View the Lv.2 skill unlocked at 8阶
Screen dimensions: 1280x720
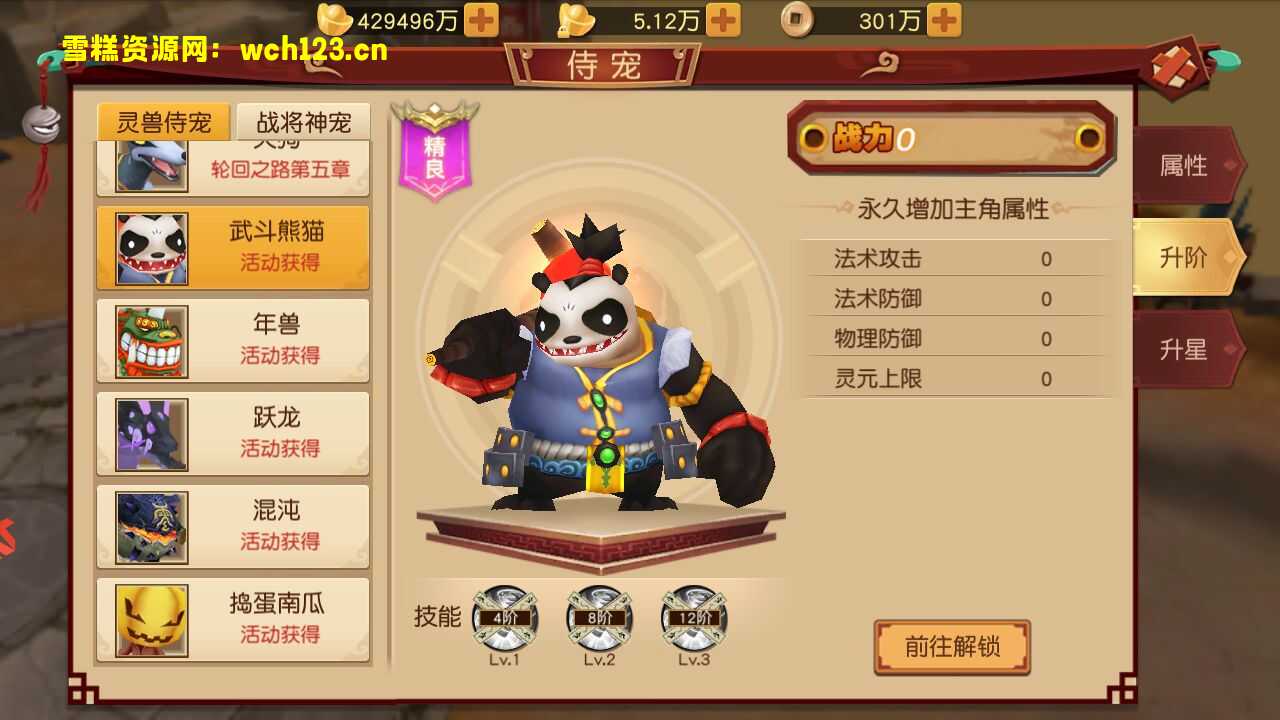coord(599,619)
